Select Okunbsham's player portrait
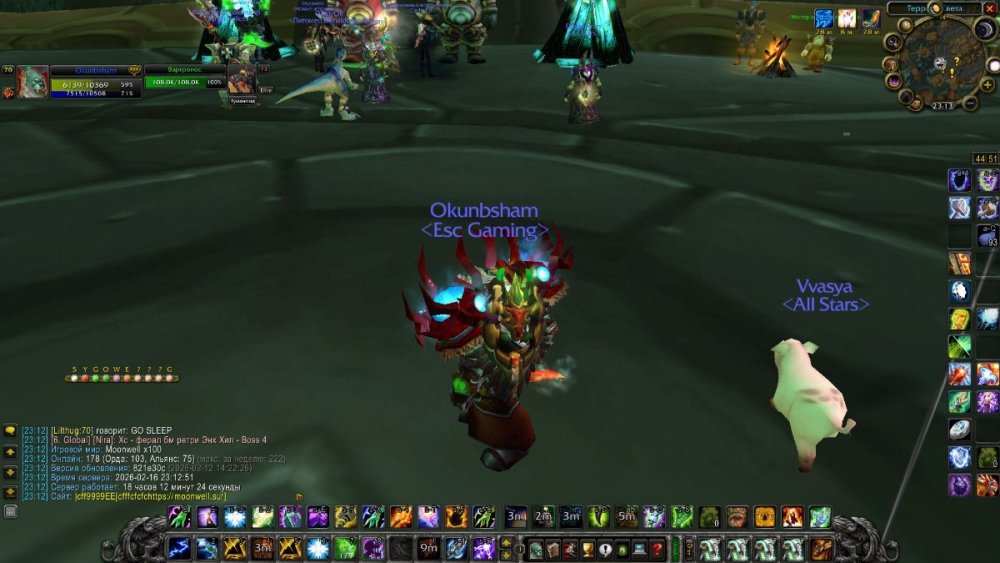 pyautogui.click(x=32, y=82)
